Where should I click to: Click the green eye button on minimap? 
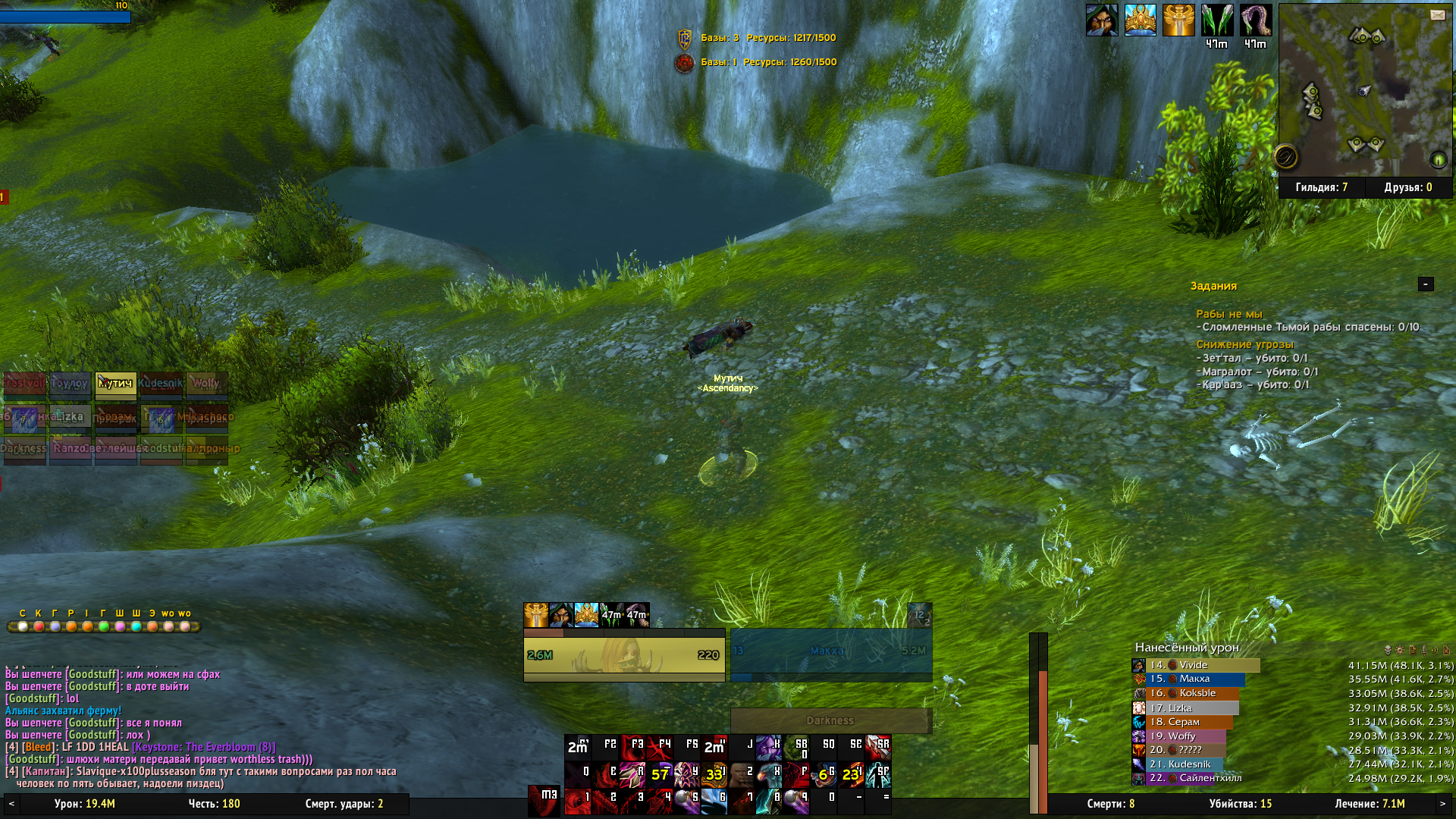1438,159
